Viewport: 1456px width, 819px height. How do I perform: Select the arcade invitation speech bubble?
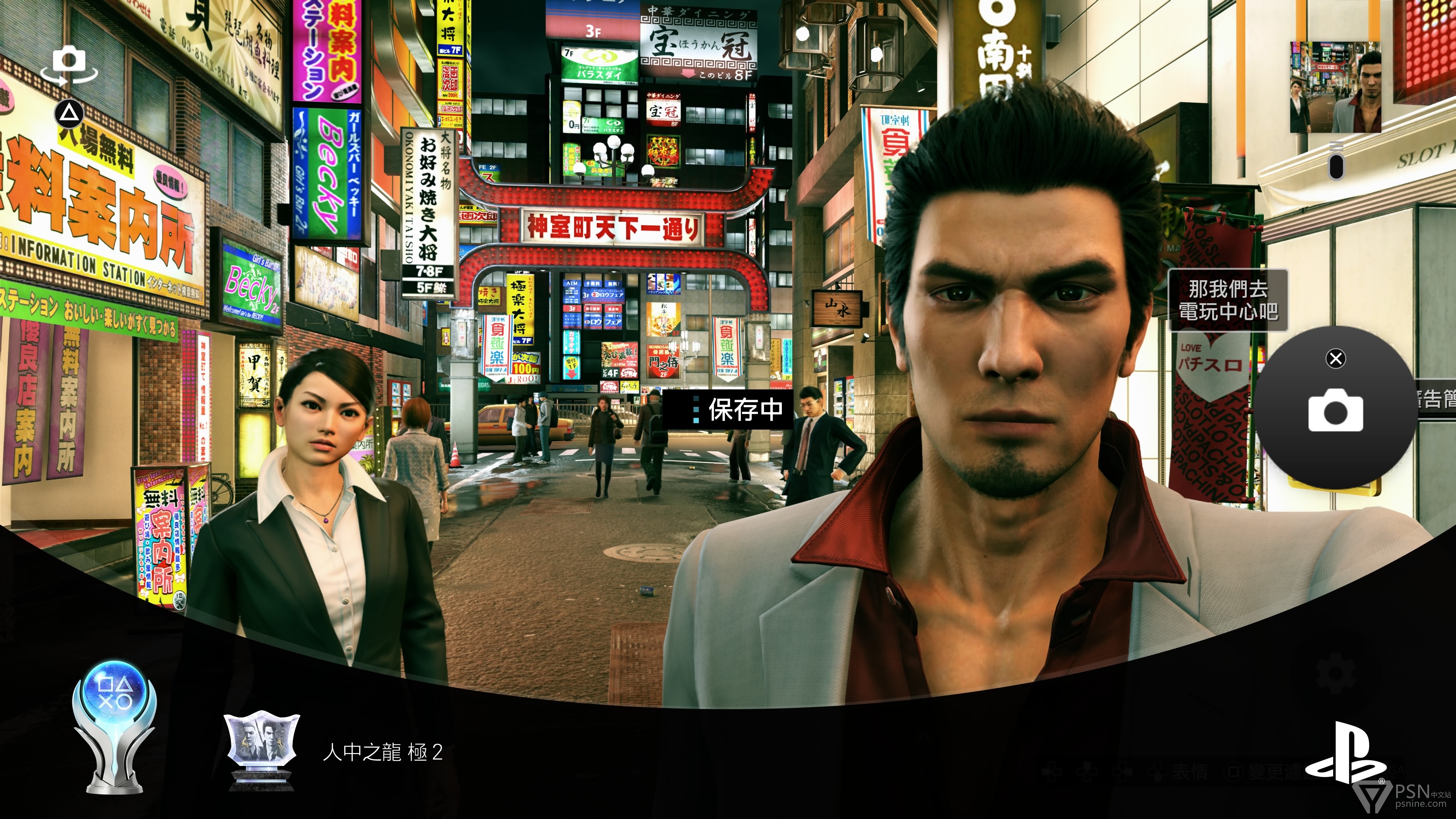(x=1228, y=300)
